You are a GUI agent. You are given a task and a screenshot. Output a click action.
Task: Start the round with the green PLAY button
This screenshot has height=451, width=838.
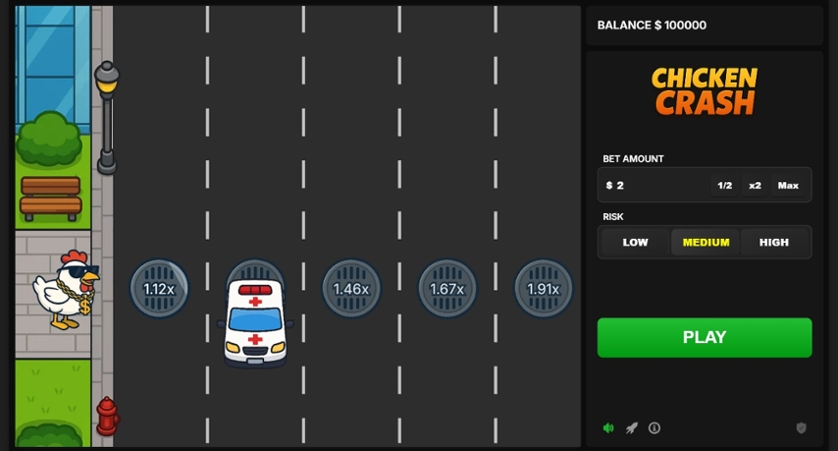click(x=704, y=337)
